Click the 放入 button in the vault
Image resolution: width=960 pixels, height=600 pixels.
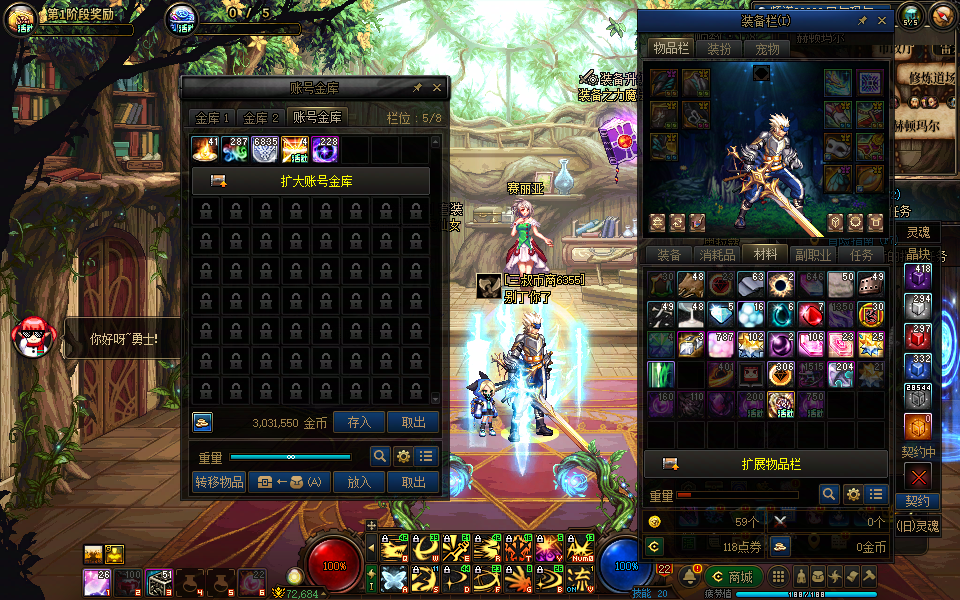tap(359, 482)
